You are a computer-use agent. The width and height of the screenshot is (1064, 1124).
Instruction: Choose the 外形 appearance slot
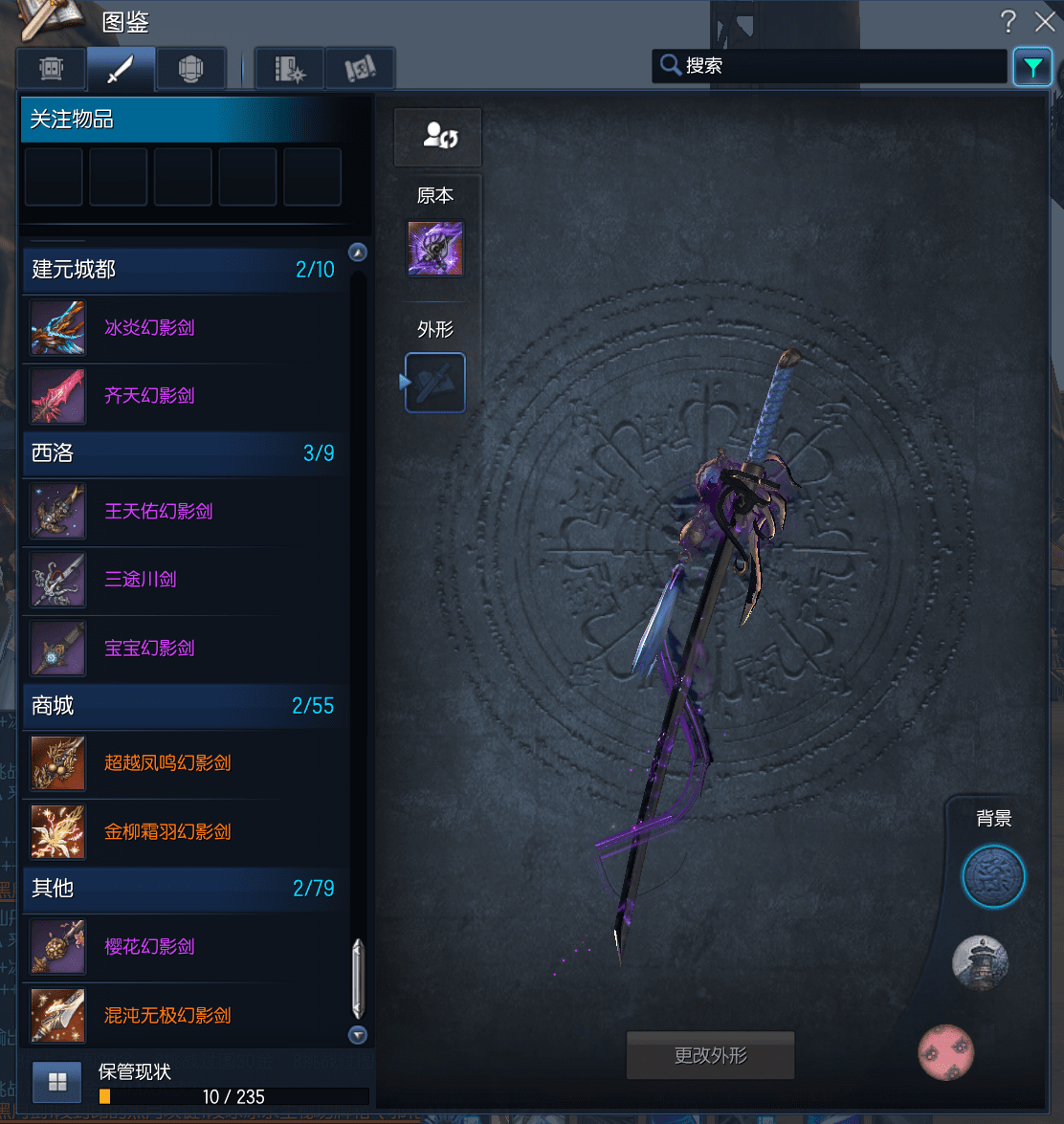pyautogui.click(x=435, y=383)
